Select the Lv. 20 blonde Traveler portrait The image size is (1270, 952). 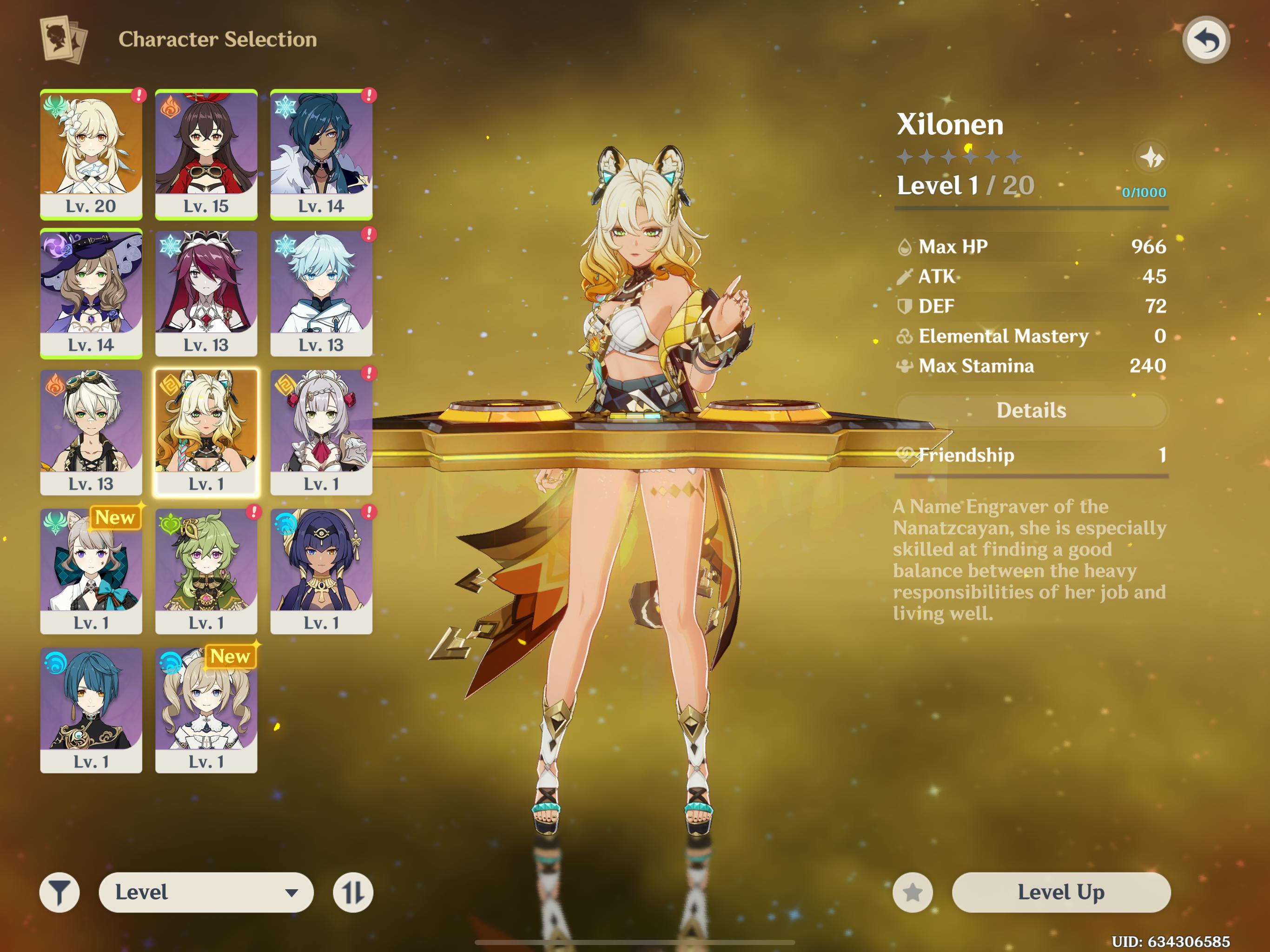click(x=91, y=154)
